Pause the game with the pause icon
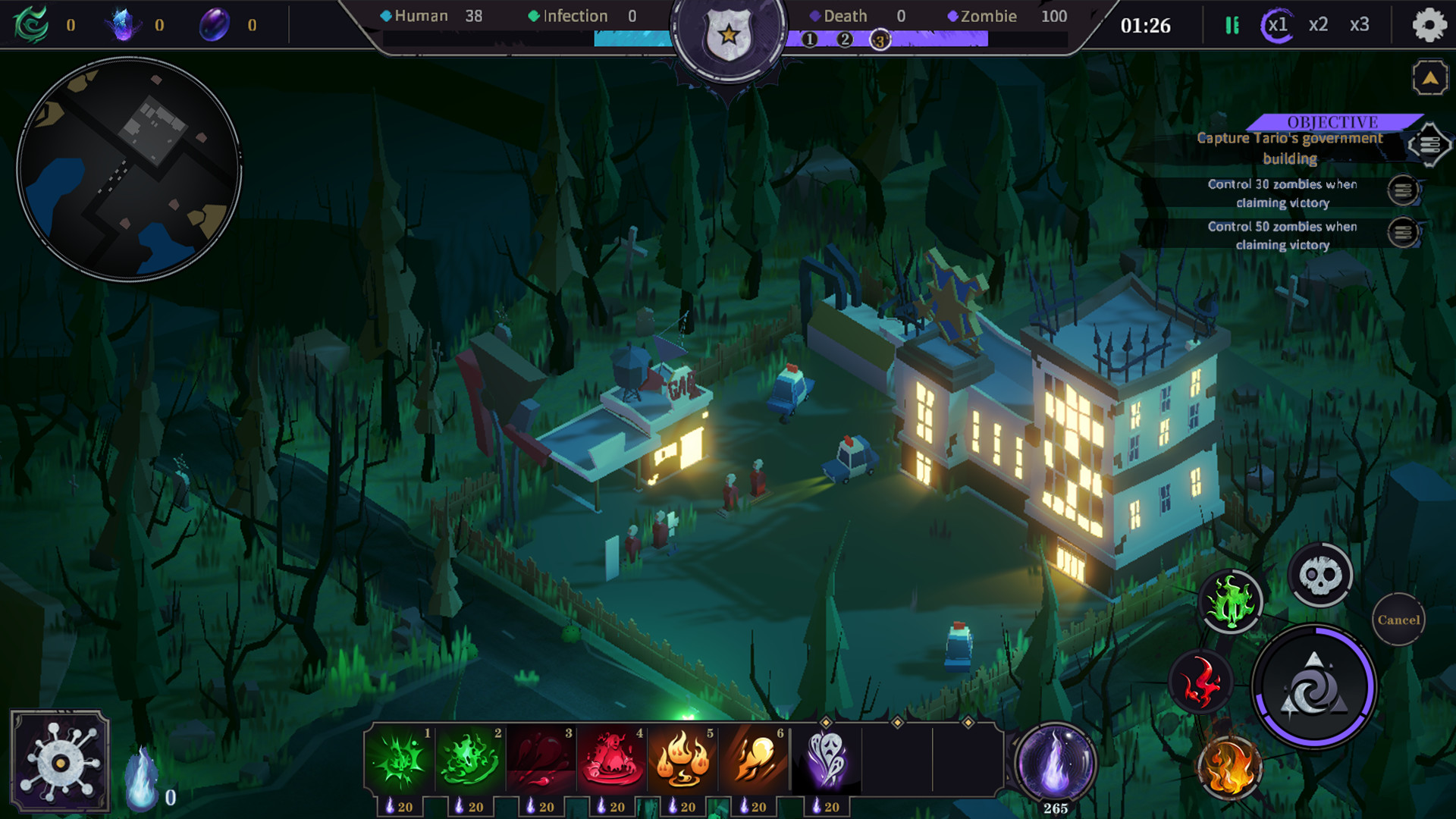The width and height of the screenshot is (1456, 819). [1230, 25]
